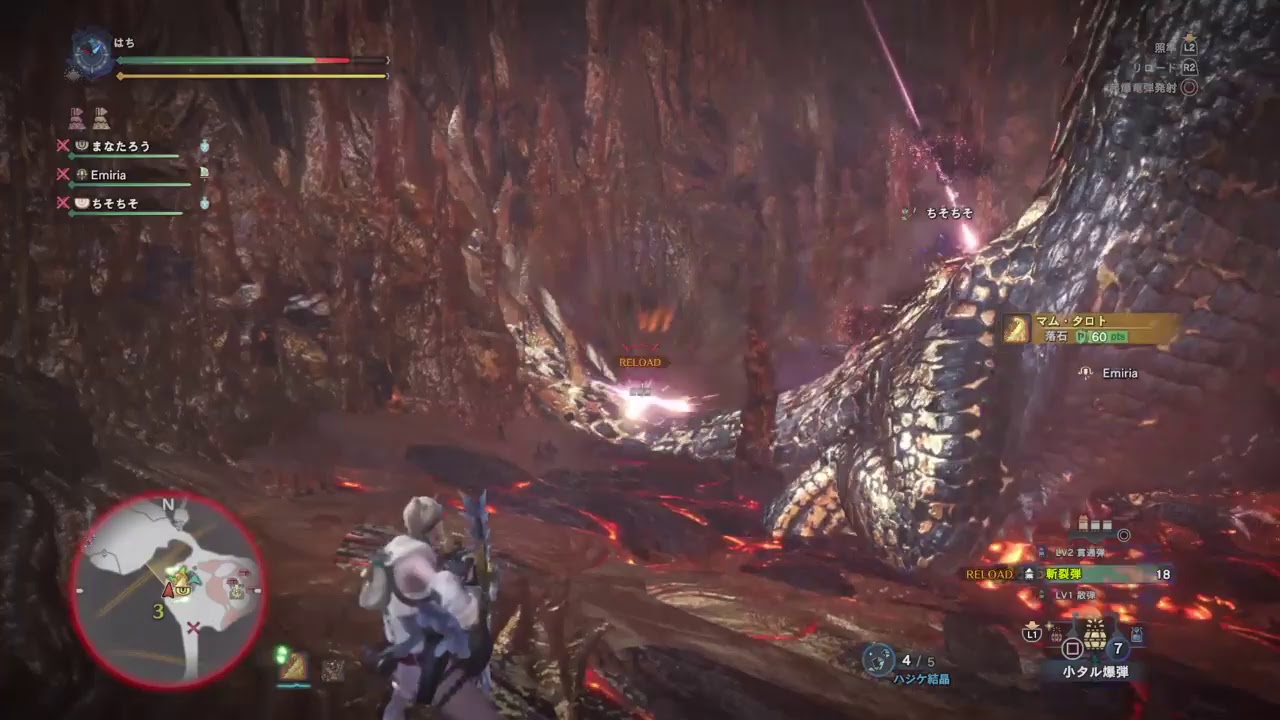
Task: Select the ちそちそ party member entry
Action: coord(115,202)
